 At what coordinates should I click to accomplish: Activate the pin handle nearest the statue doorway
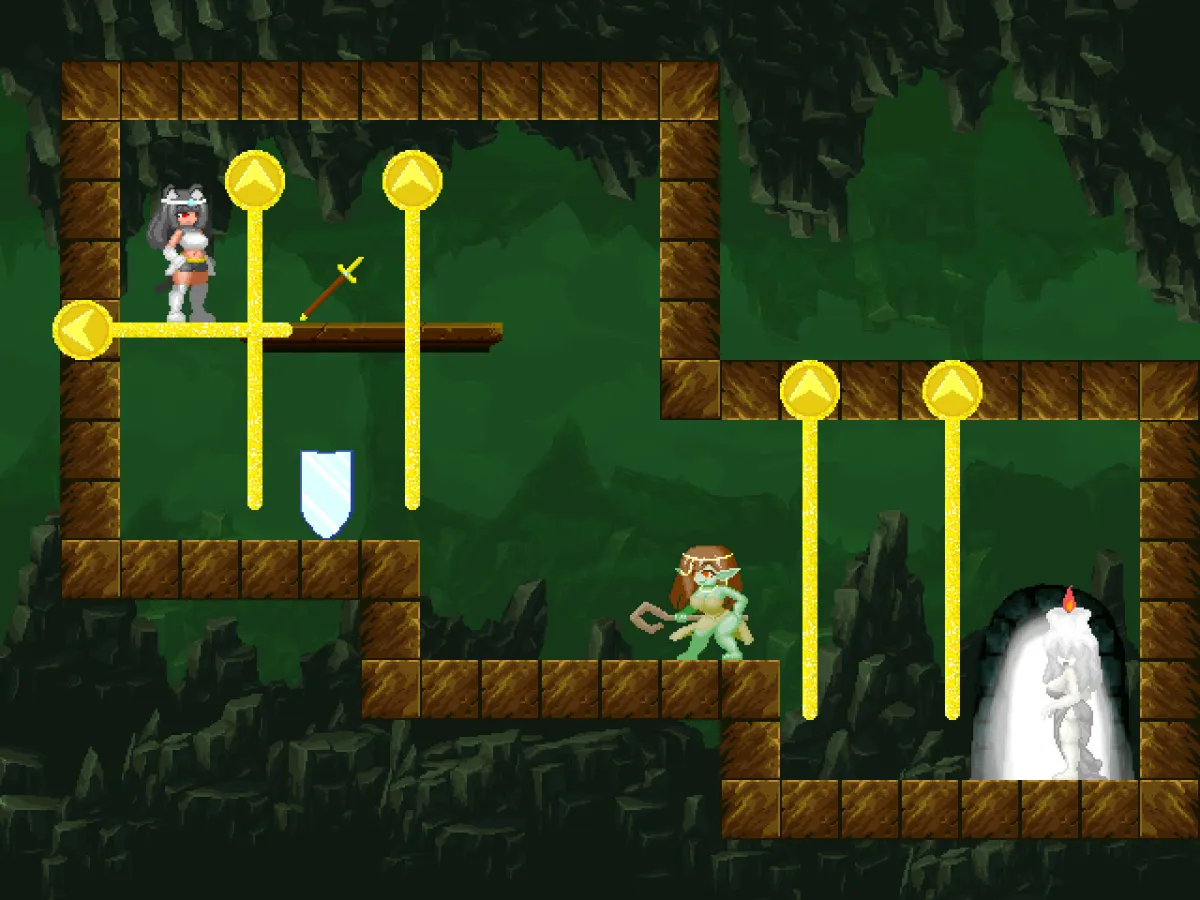[x=952, y=390]
